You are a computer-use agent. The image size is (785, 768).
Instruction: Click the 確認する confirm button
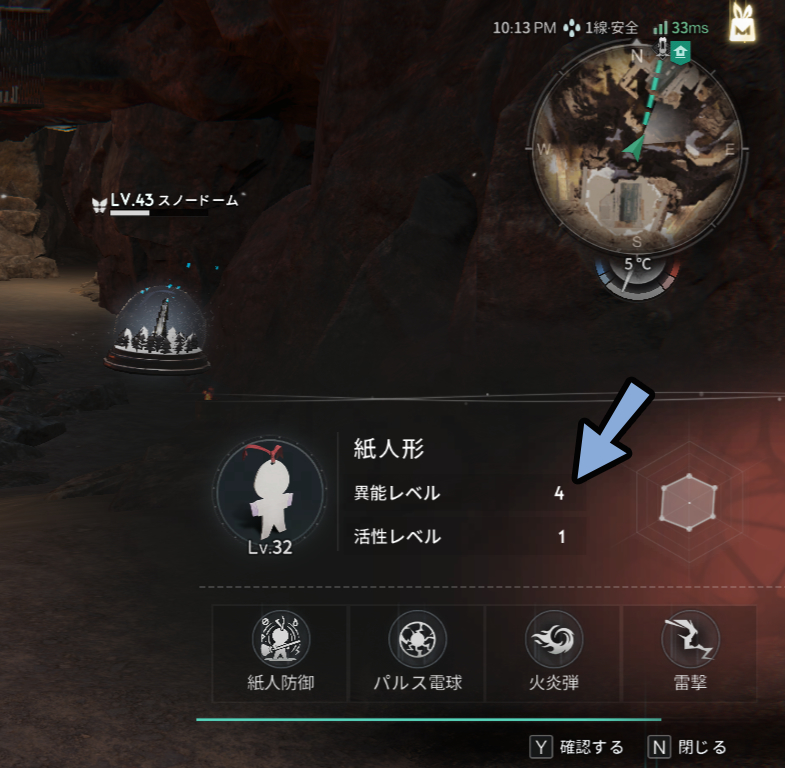[x=577, y=747]
